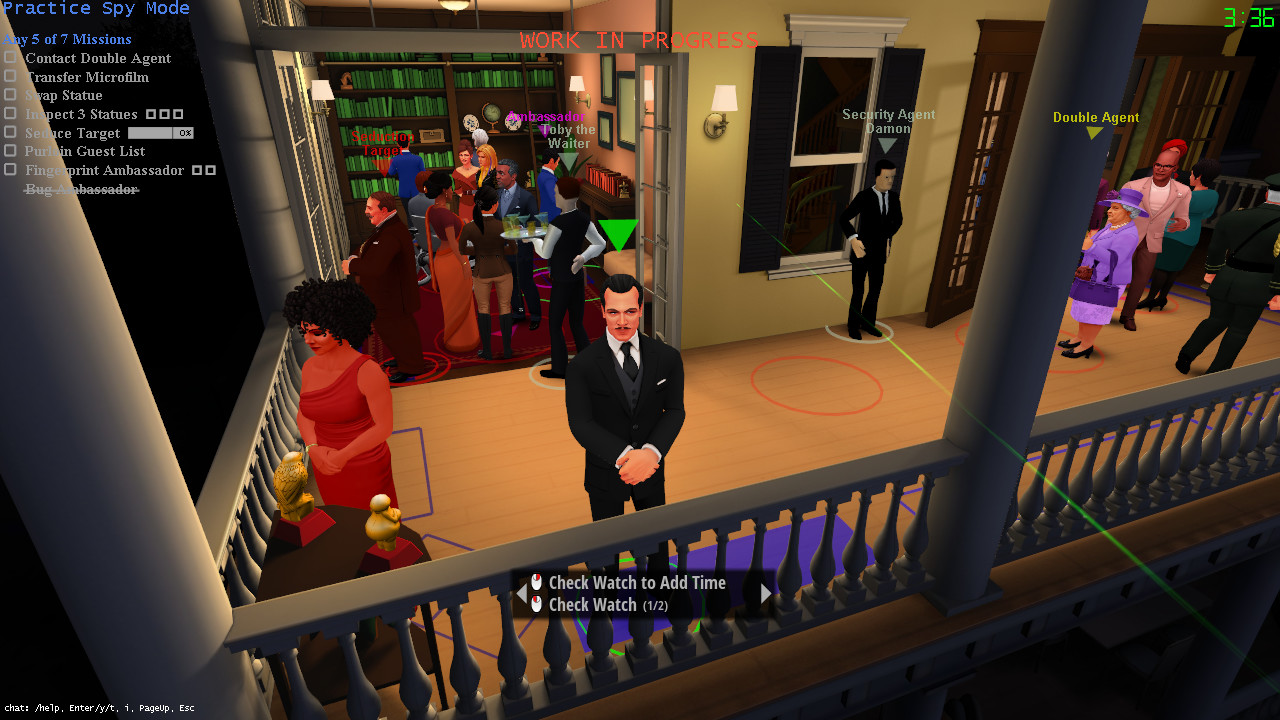This screenshot has height=720, width=1280.
Task: Expand the Any 5 of 7 Missions header
Action: point(67,39)
